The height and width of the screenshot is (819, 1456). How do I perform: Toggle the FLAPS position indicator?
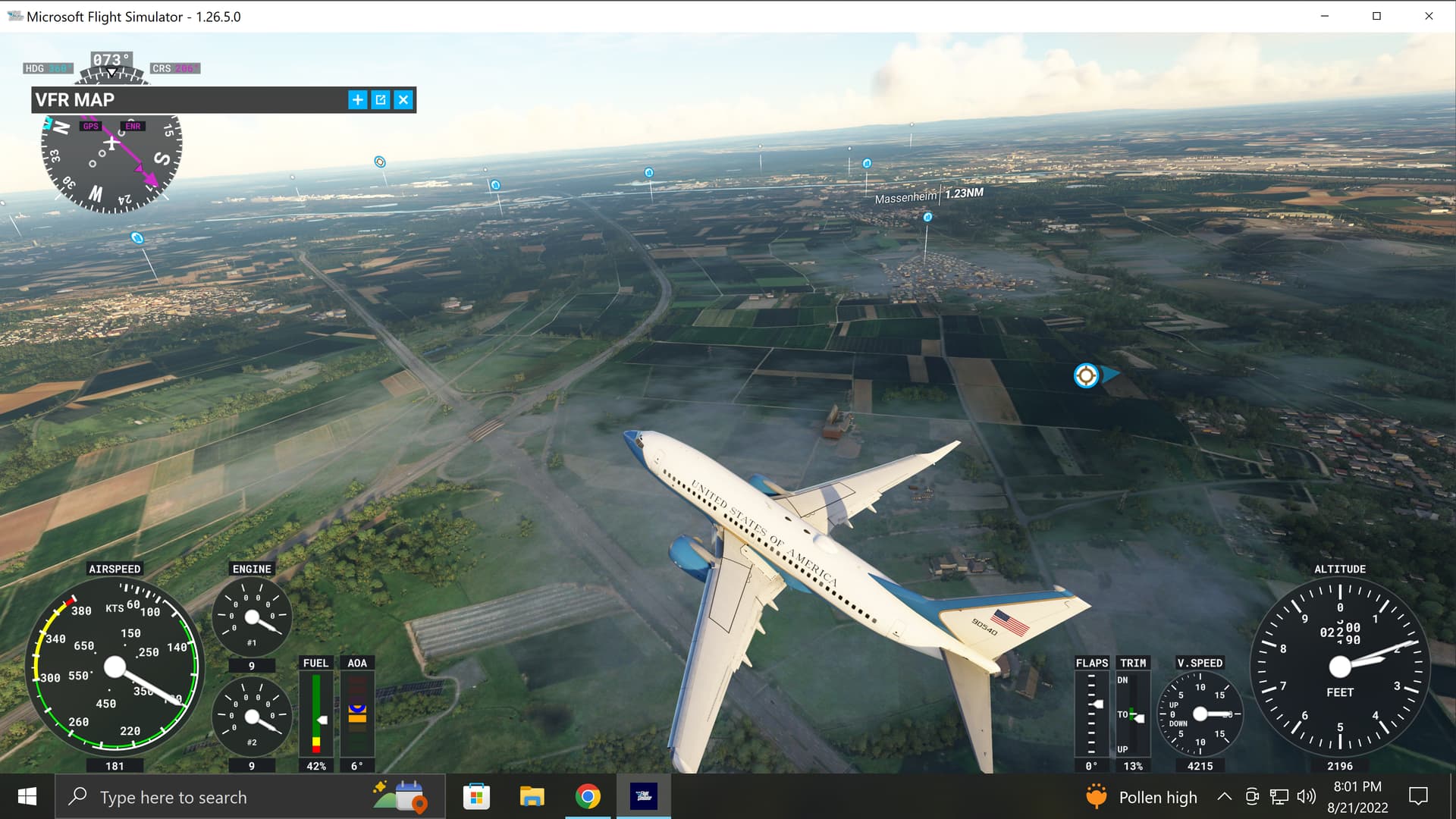tap(1092, 713)
